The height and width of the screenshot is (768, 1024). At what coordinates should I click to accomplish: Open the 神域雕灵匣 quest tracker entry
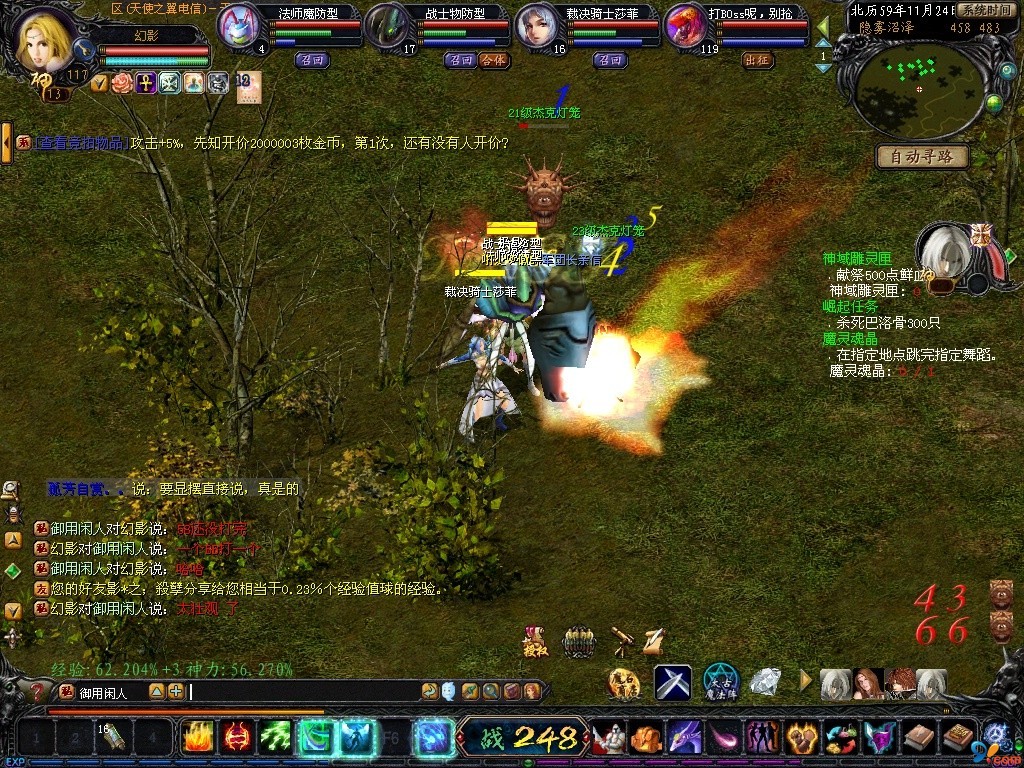click(857, 259)
